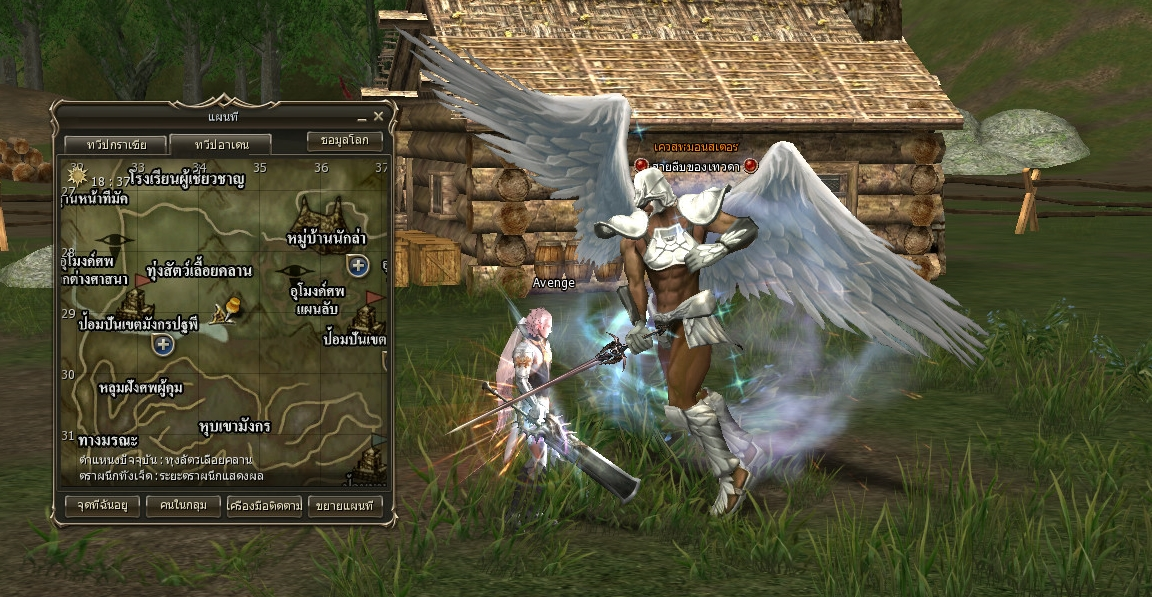1152x597 pixels.
Task: Click the blue plus marker below the village
Action: click(x=358, y=265)
